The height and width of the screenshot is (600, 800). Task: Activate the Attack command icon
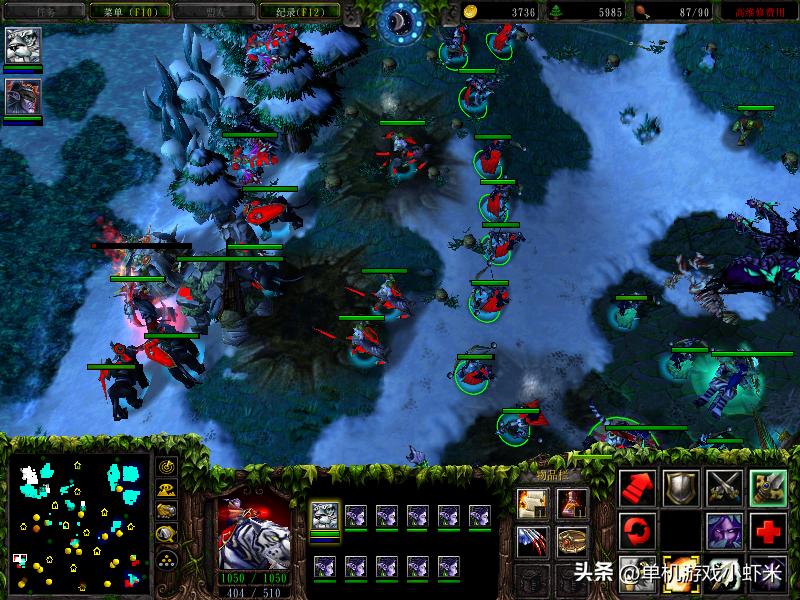pyautogui.click(x=768, y=487)
